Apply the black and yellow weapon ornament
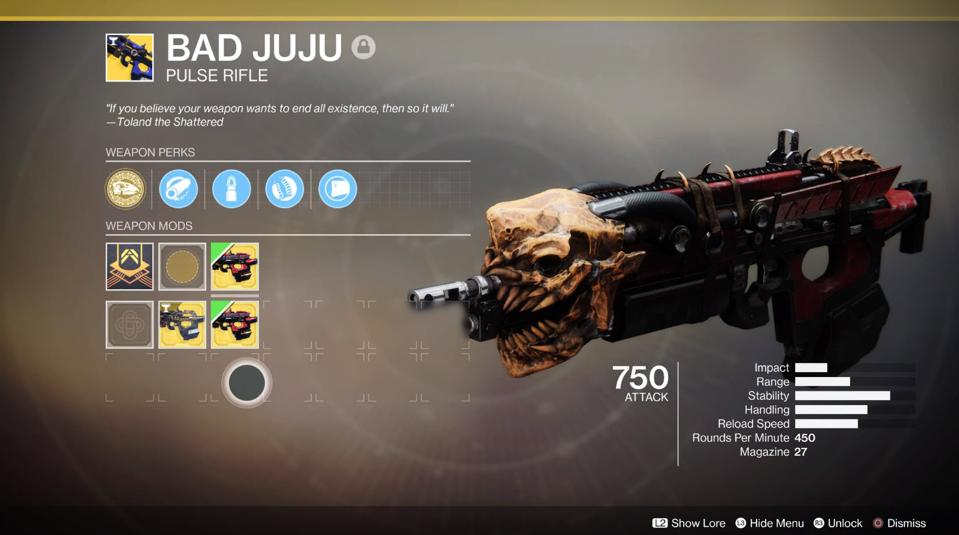The image size is (959, 535). click(x=182, y=324)
